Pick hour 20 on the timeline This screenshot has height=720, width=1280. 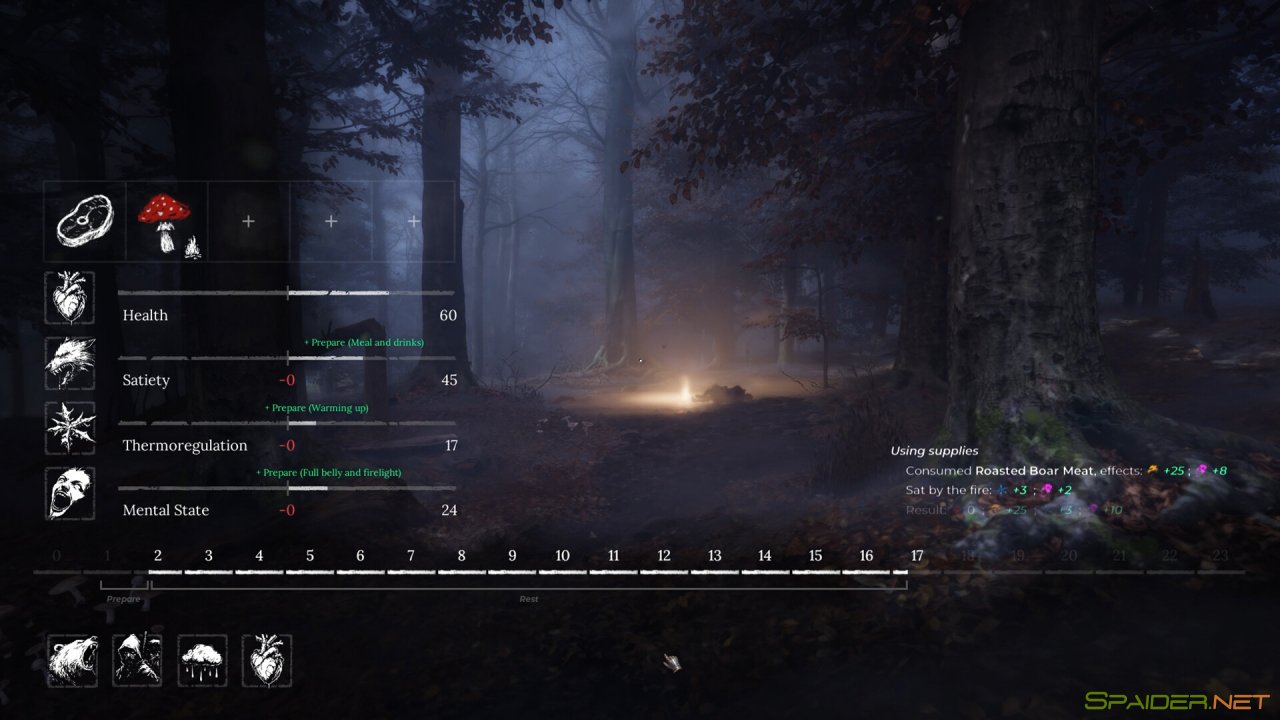[1069, 557]
